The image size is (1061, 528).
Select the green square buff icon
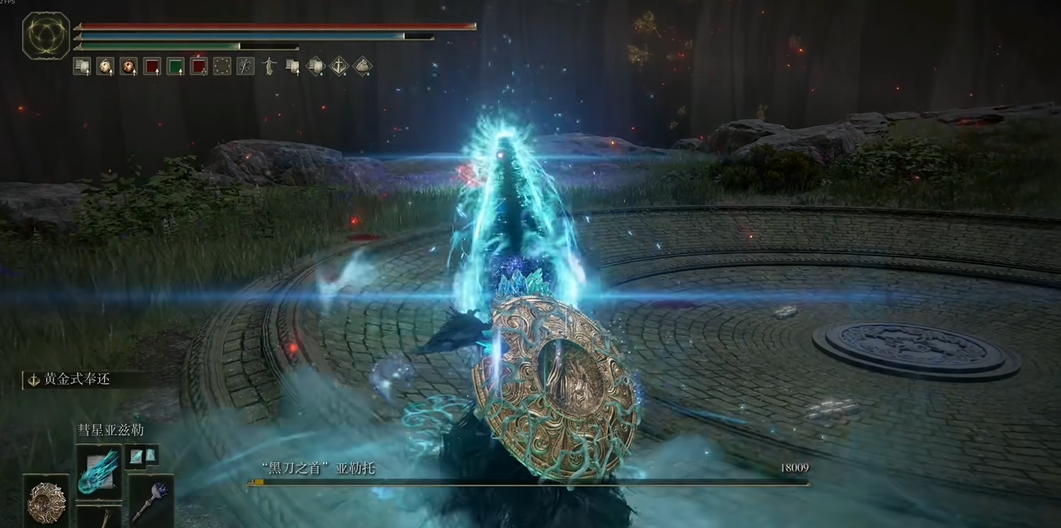pyautogui.click(x=175, y=67)
